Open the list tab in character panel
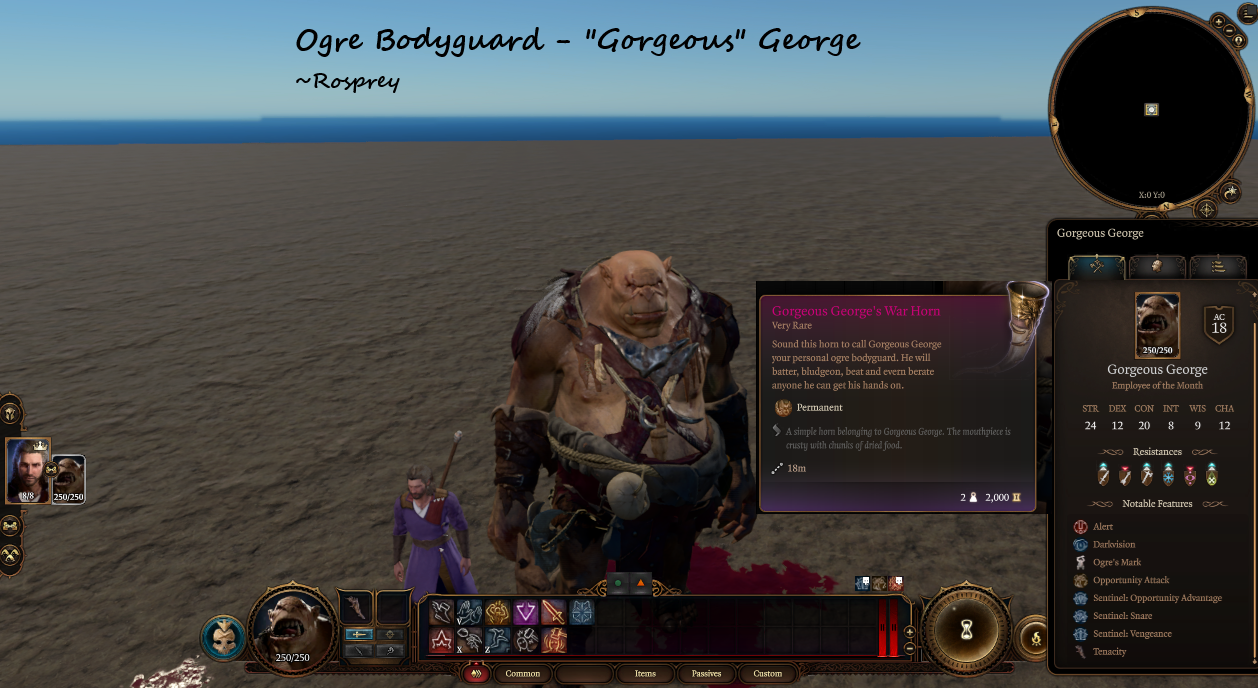The width and height of the screenshot is (1258, 688). coord(1218,267)
